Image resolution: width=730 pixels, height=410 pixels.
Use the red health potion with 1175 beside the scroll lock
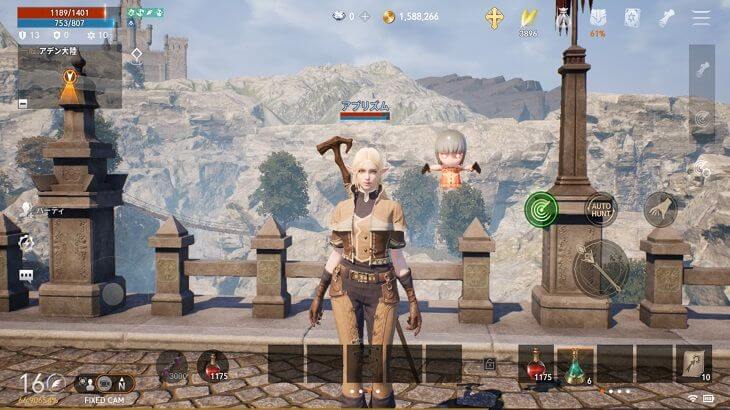coord(536,365)
